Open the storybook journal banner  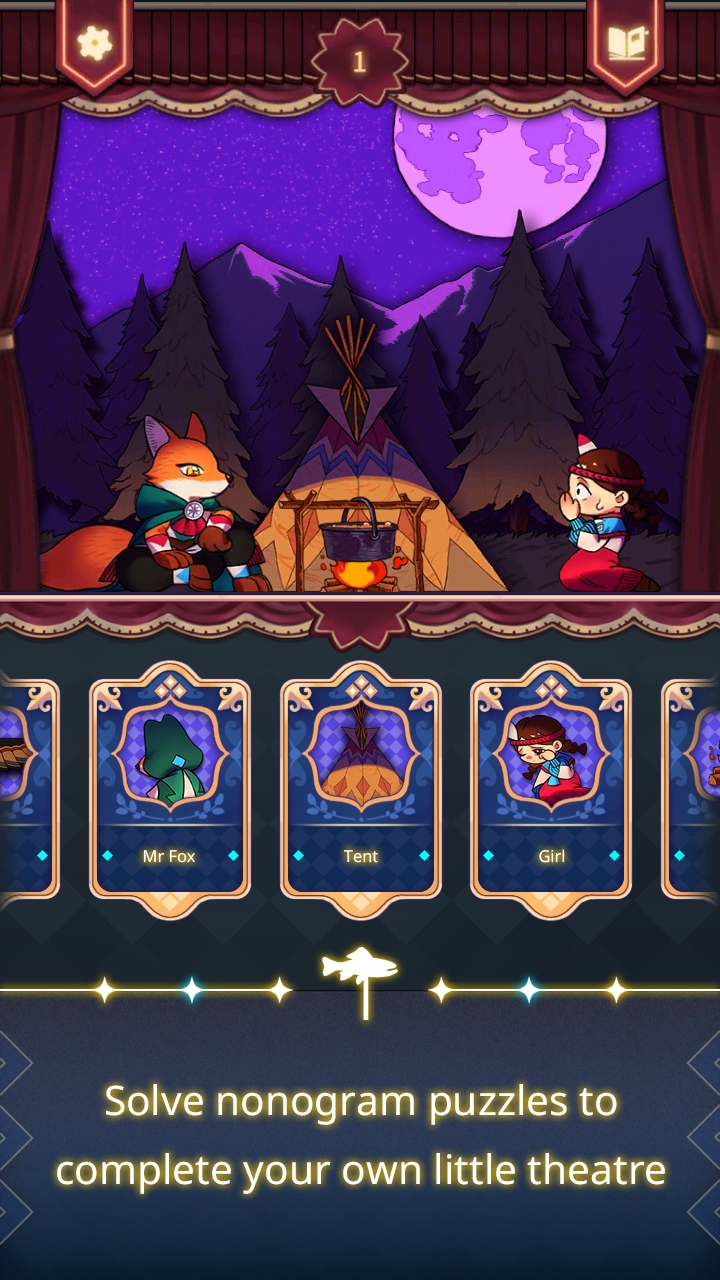click(x=626, y=41)
